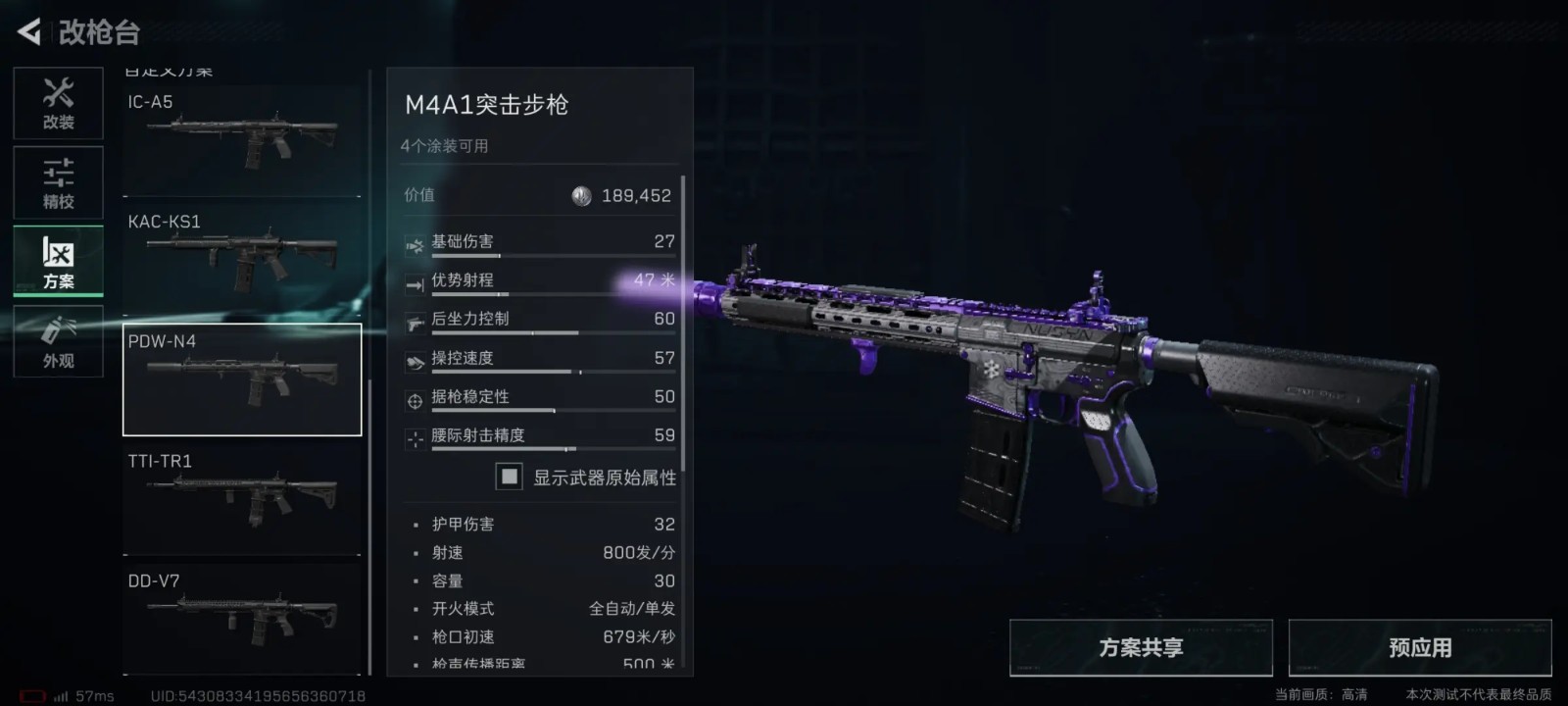Select the DD-V7 preset
This screenshot has width=1568, height=706.
(x=242, y=620)
